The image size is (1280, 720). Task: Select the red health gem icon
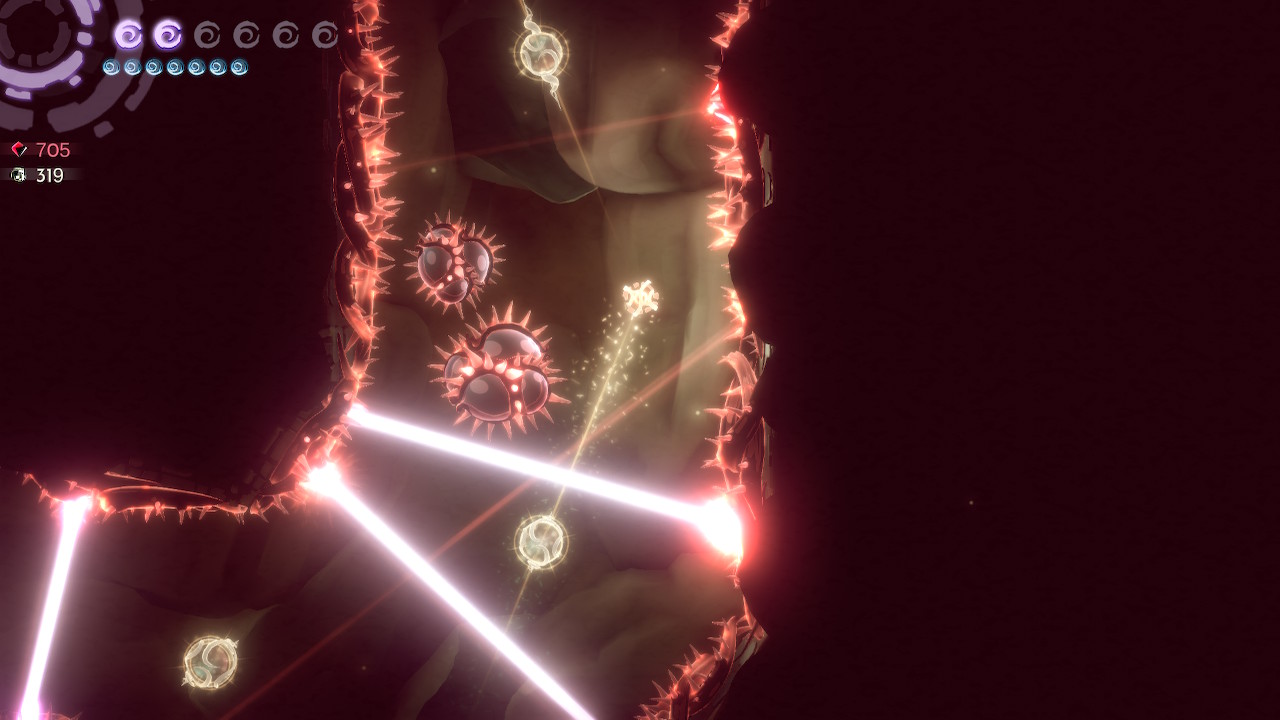(x=17, y=149)
